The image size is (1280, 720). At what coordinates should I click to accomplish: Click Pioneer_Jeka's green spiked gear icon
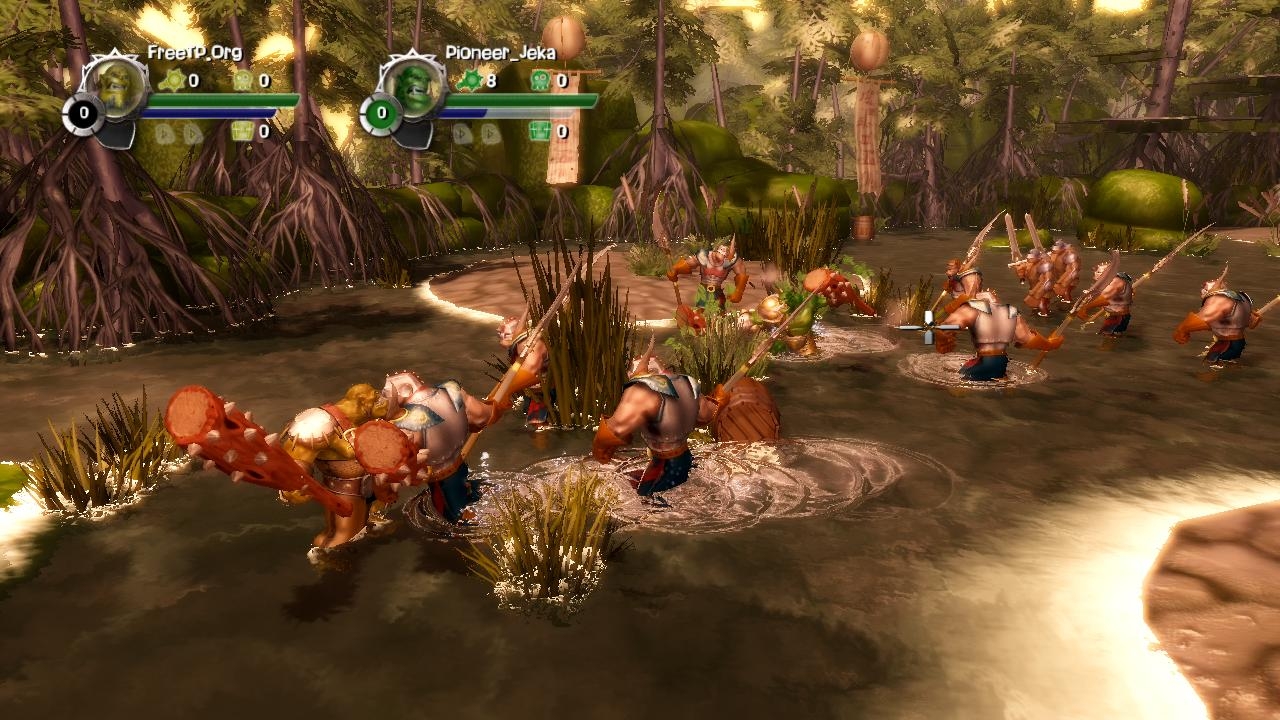pos(468,80)
